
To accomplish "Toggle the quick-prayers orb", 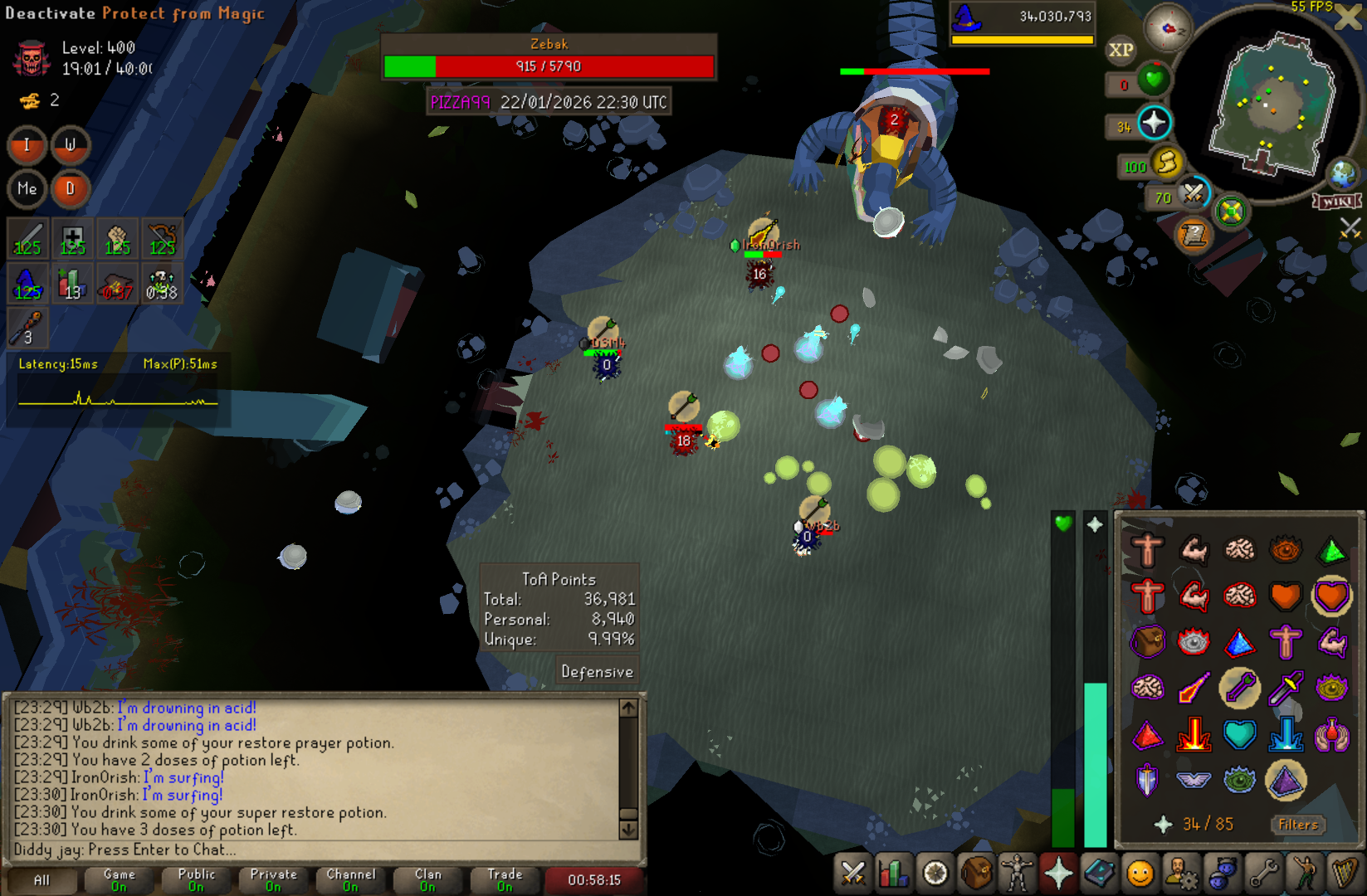I will click(x=1153, y=124).
